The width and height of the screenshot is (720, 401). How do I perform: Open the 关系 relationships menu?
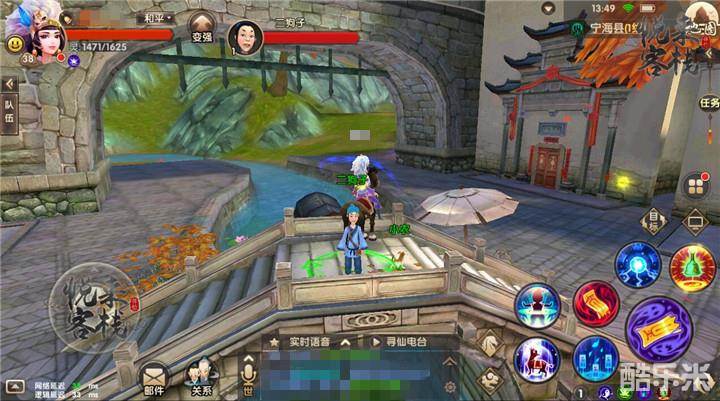click(x=201, y=378)
